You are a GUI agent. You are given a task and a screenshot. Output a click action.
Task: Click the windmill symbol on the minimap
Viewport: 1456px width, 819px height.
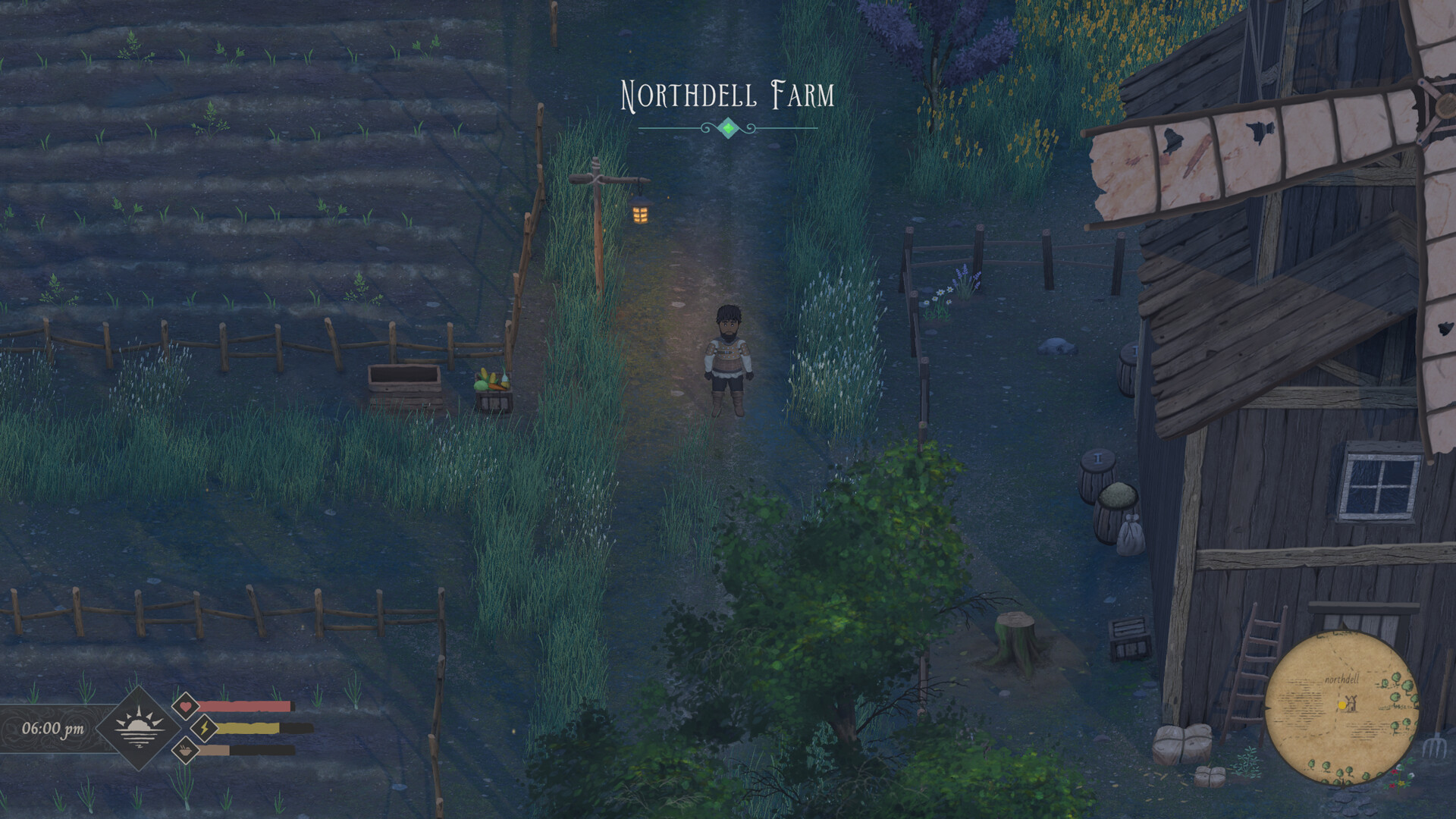tap(1352, 704)
